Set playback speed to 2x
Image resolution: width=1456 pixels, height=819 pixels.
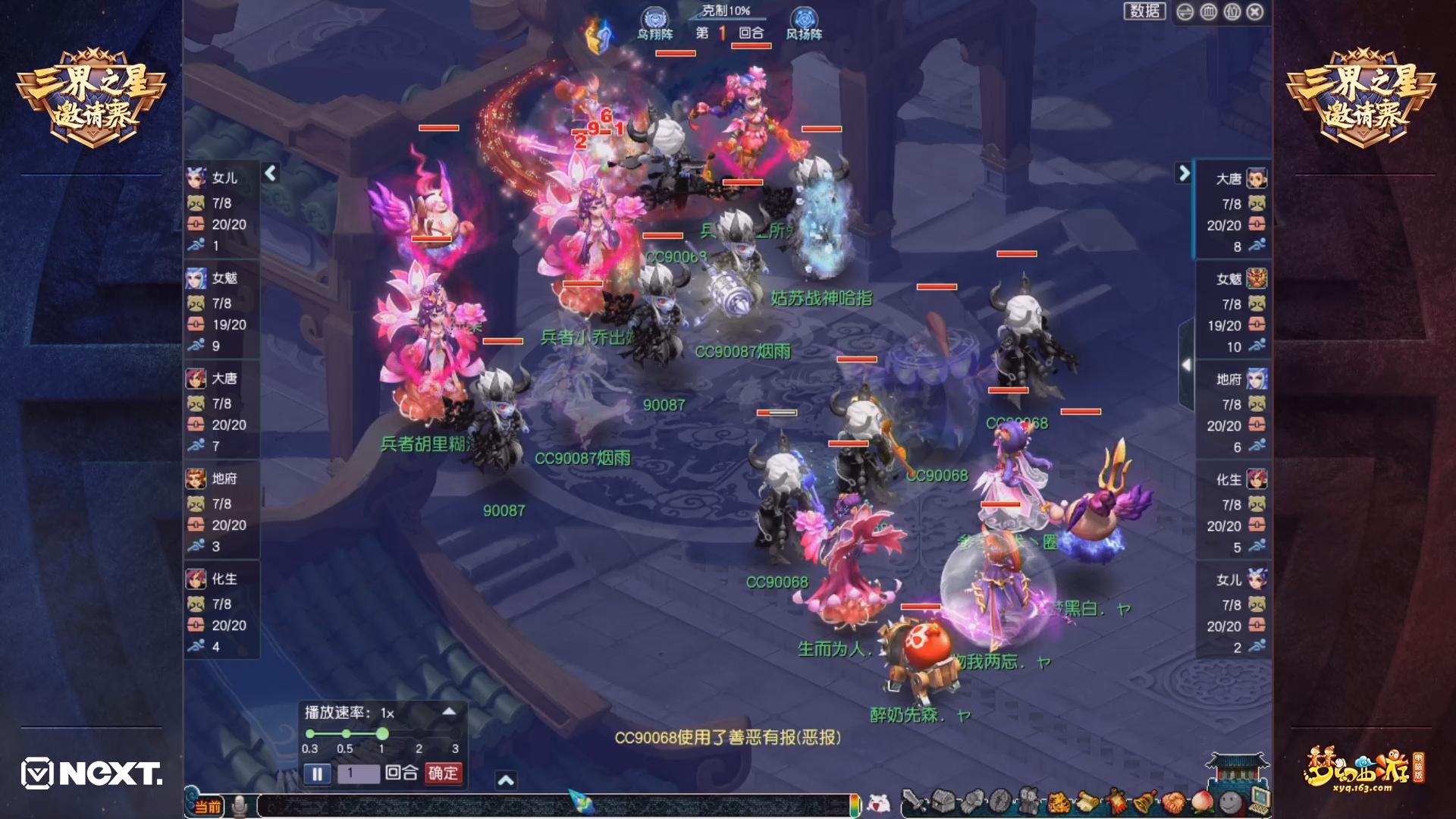coord(419,734)
